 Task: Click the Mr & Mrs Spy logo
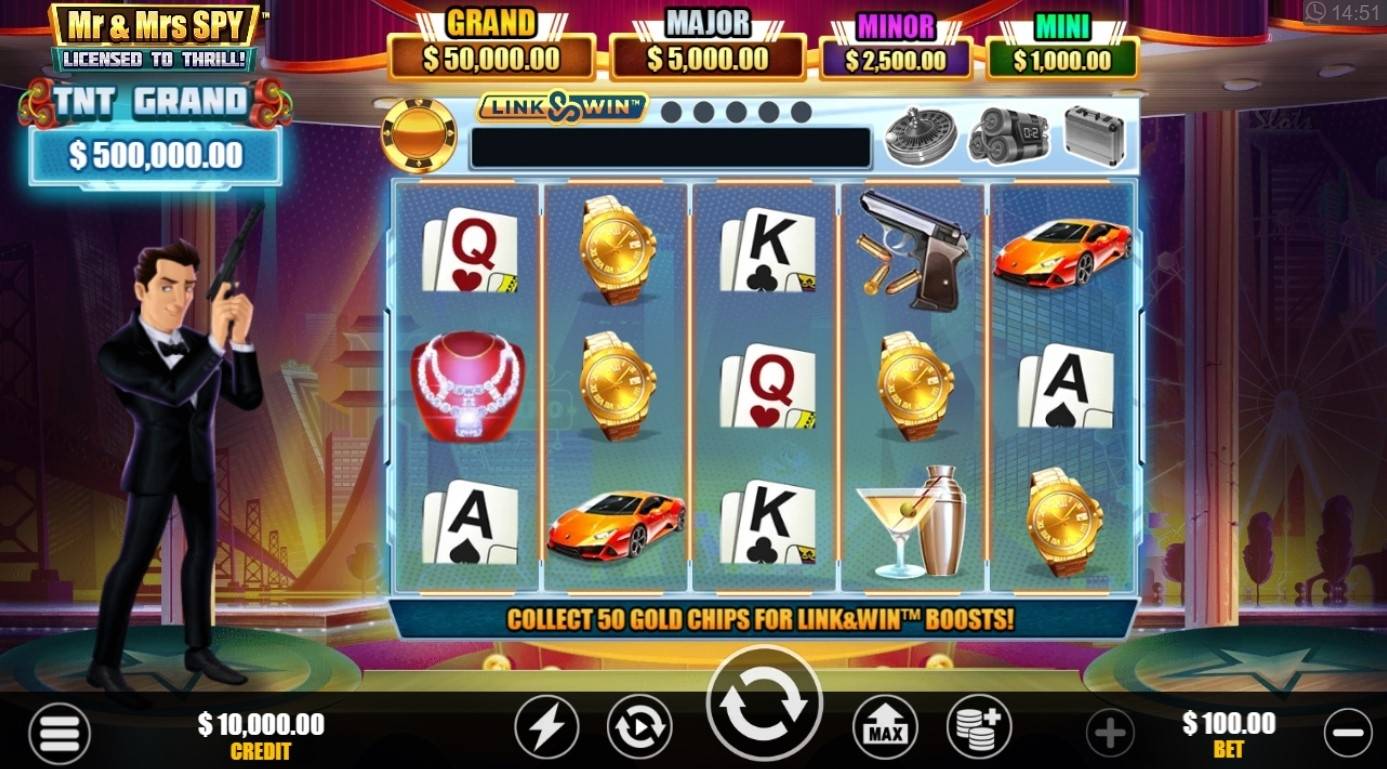tap(156, 38)
